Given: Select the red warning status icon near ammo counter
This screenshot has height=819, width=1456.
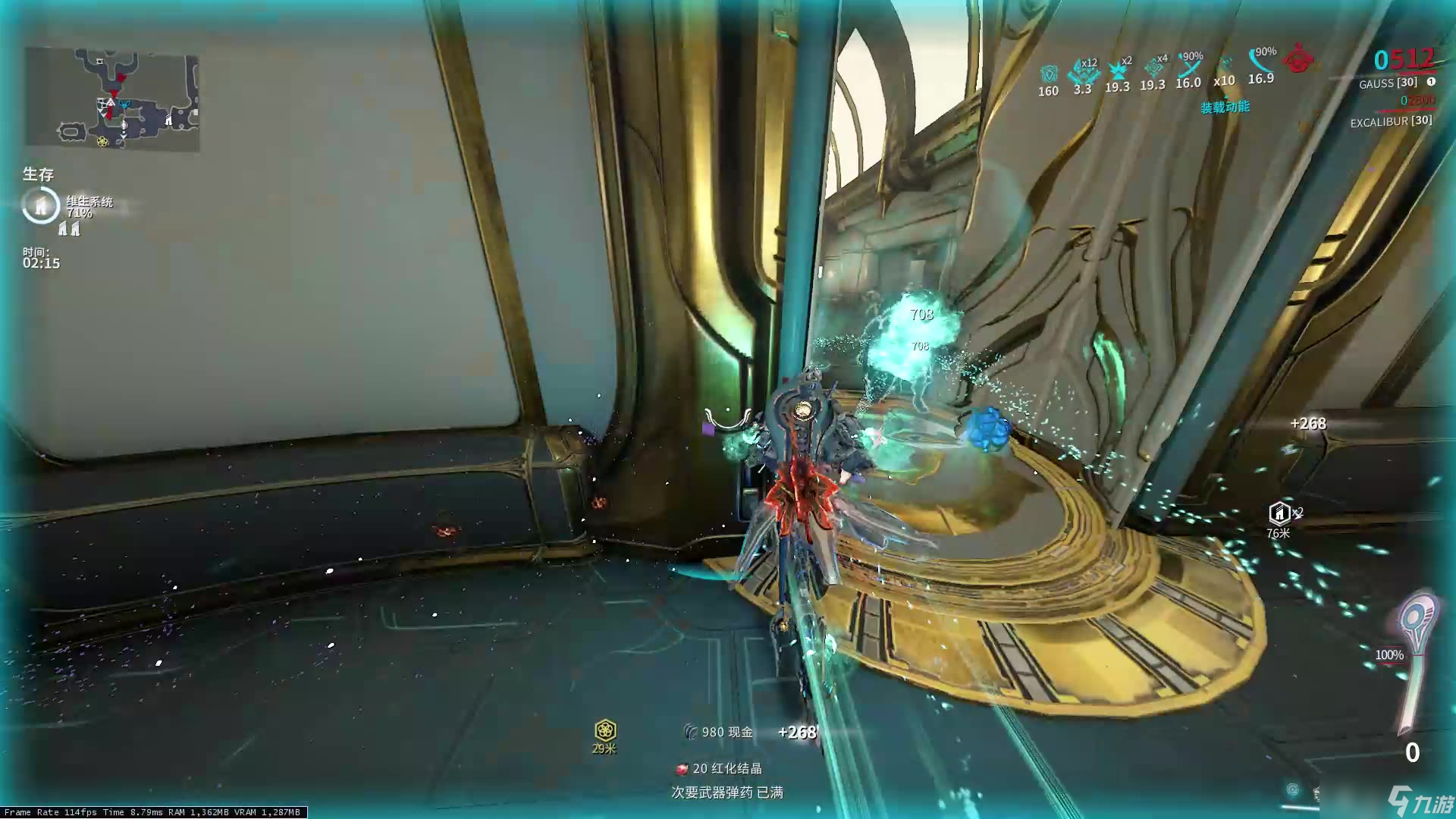Looking at the screenshot, I should 1298,62.
